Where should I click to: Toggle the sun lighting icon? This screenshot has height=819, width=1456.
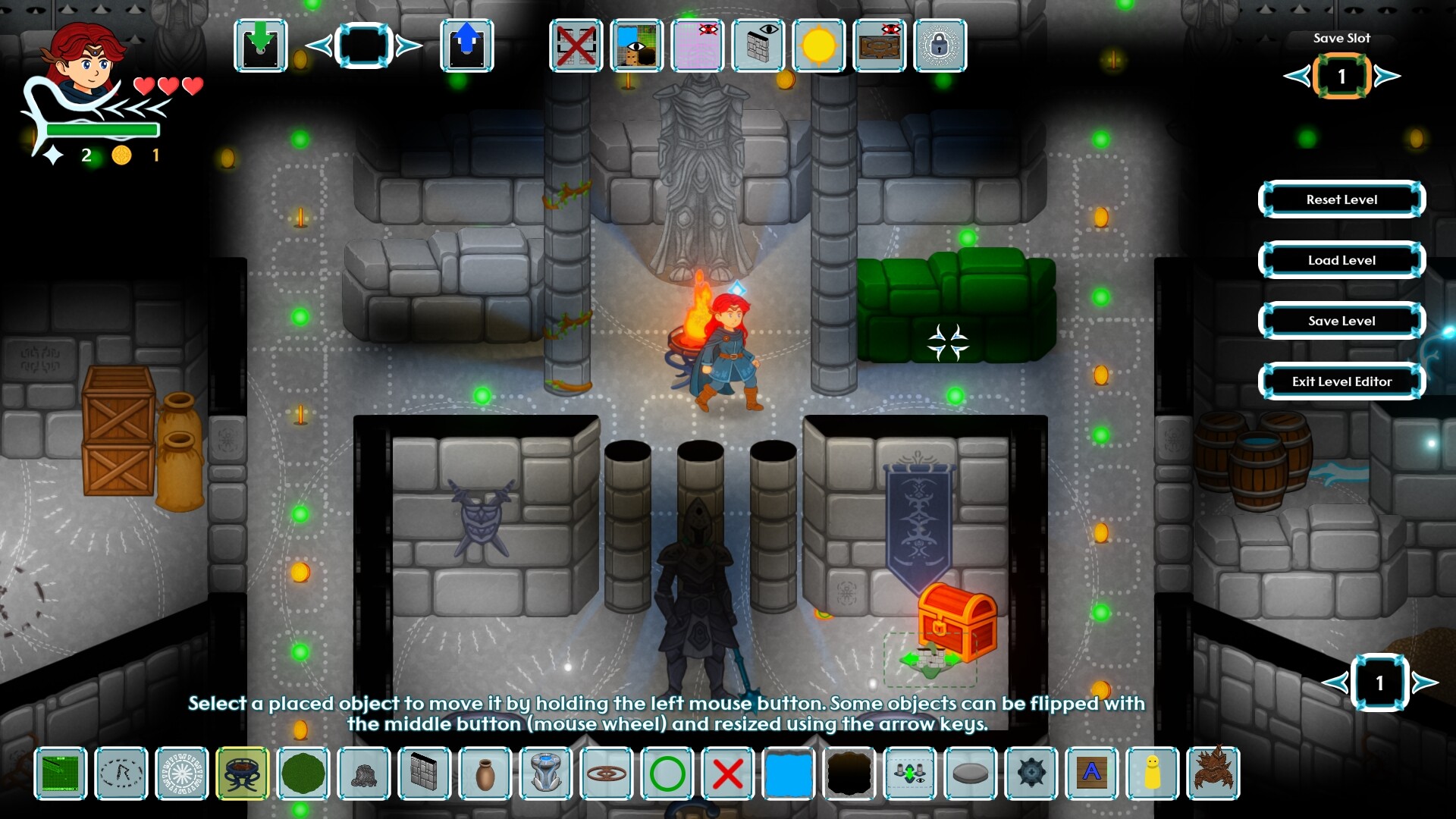click(819, 45)
